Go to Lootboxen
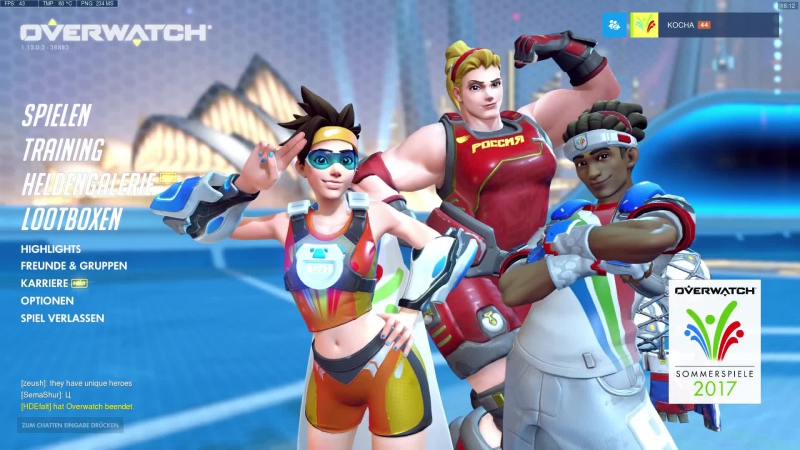Image resolution: width=800 pixels, height=450 pixels. pyautogui.click(x=72, y=219)
